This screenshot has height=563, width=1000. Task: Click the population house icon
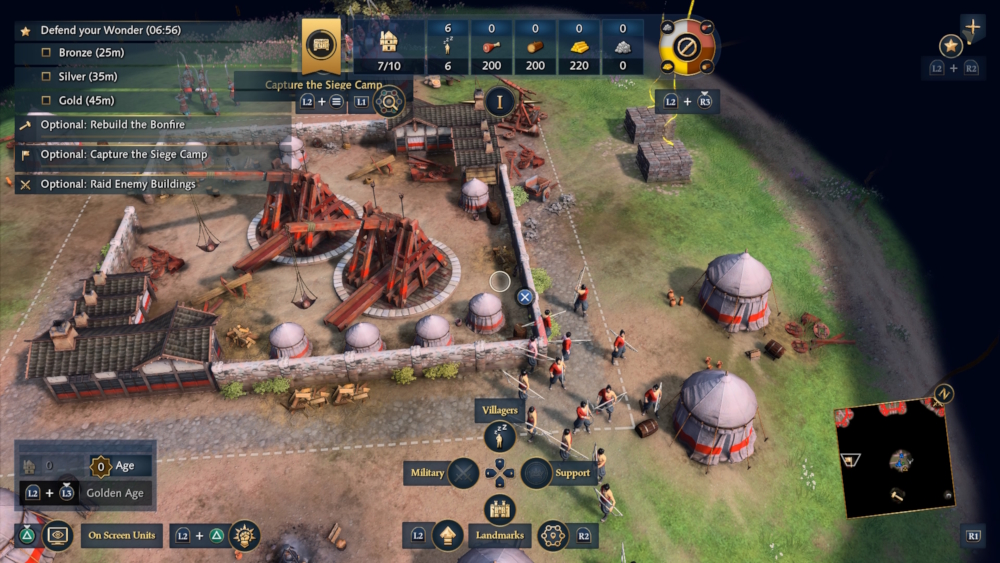pyautogui.click(x=390, y=41)
